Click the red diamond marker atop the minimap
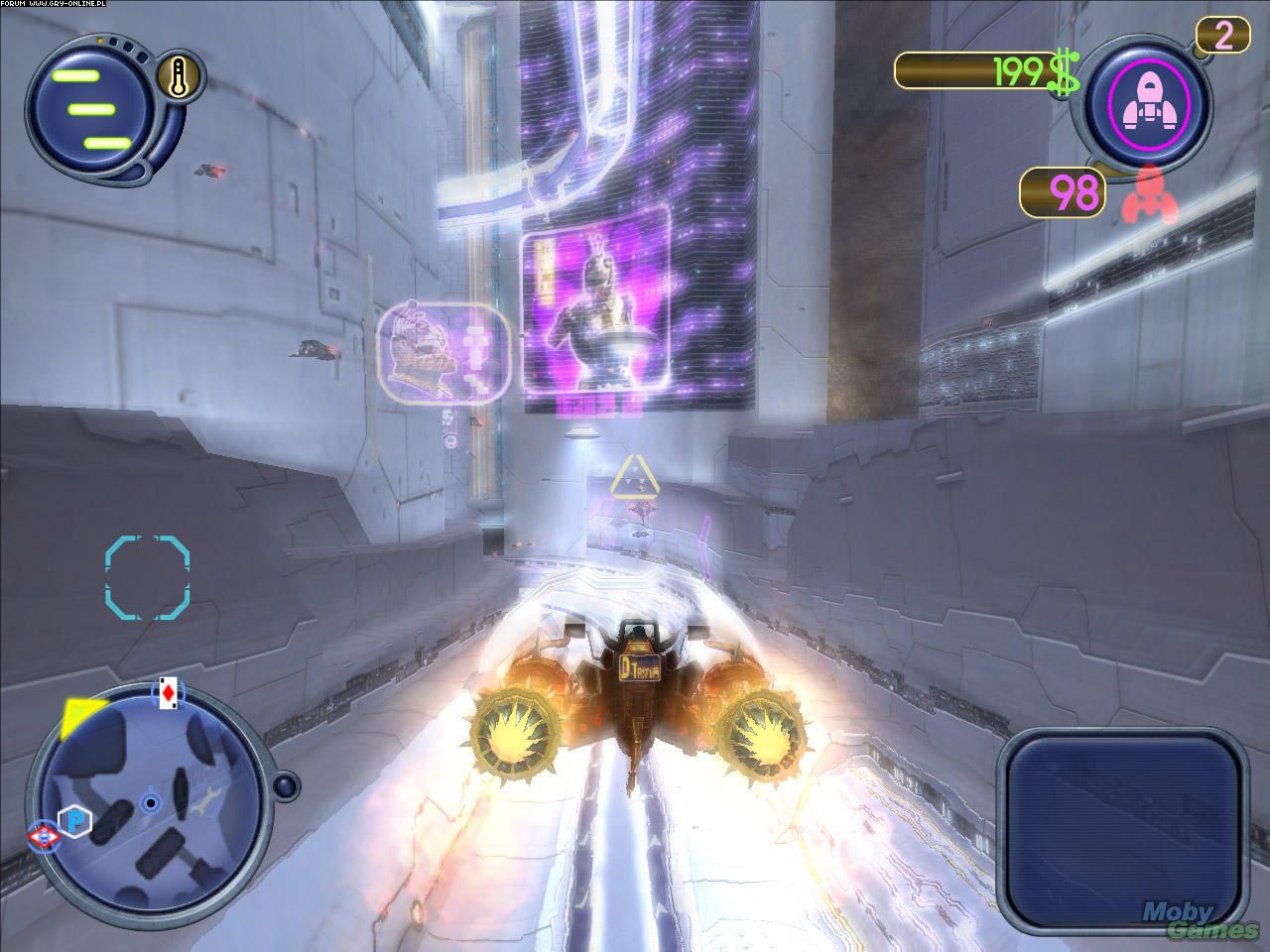Image resolution: width=1270 pixels, height=952 pixels. click(x=166, y=693)
